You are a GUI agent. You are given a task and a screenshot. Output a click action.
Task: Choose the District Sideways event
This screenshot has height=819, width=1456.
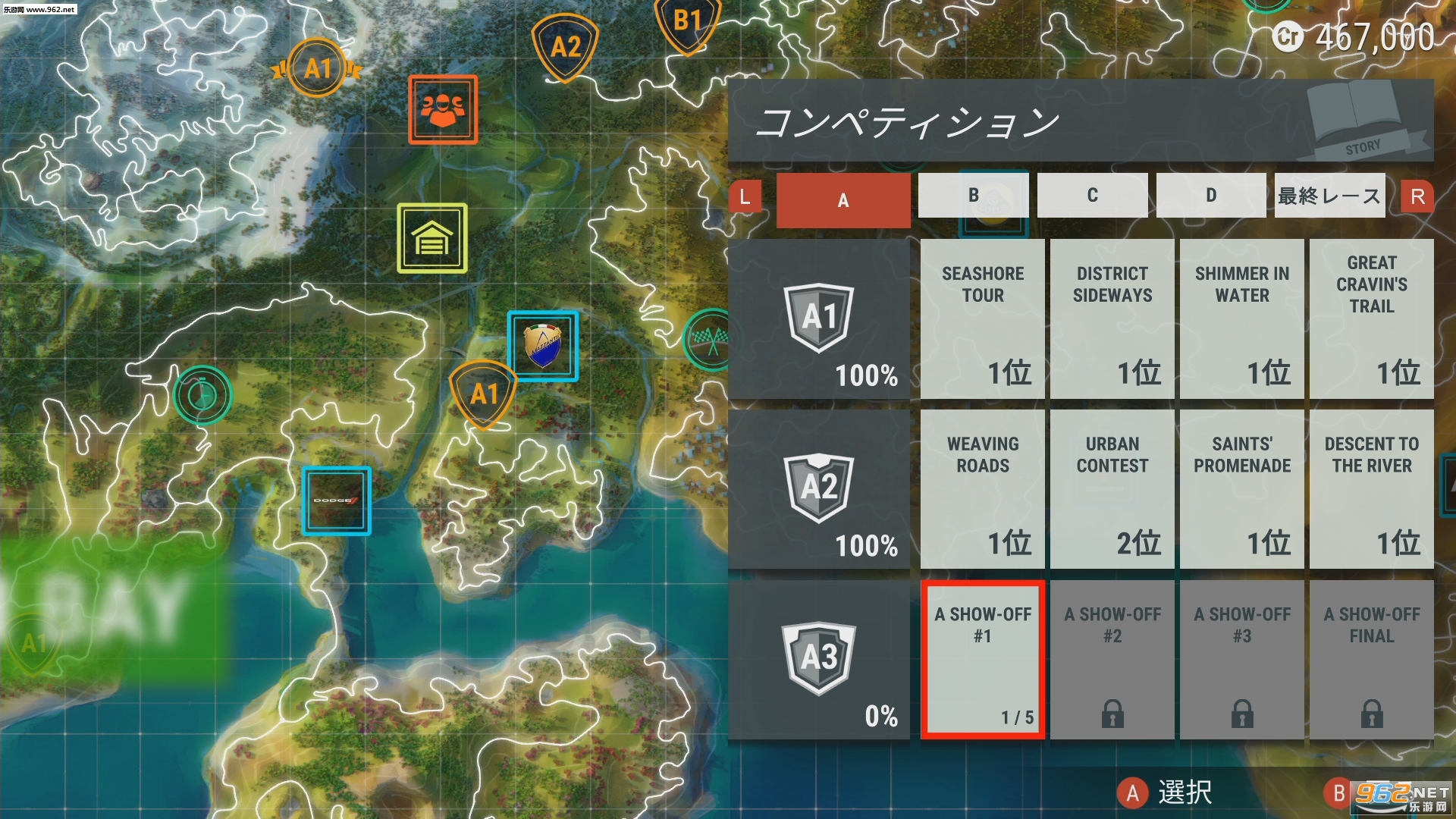[x=1112, y=318]
